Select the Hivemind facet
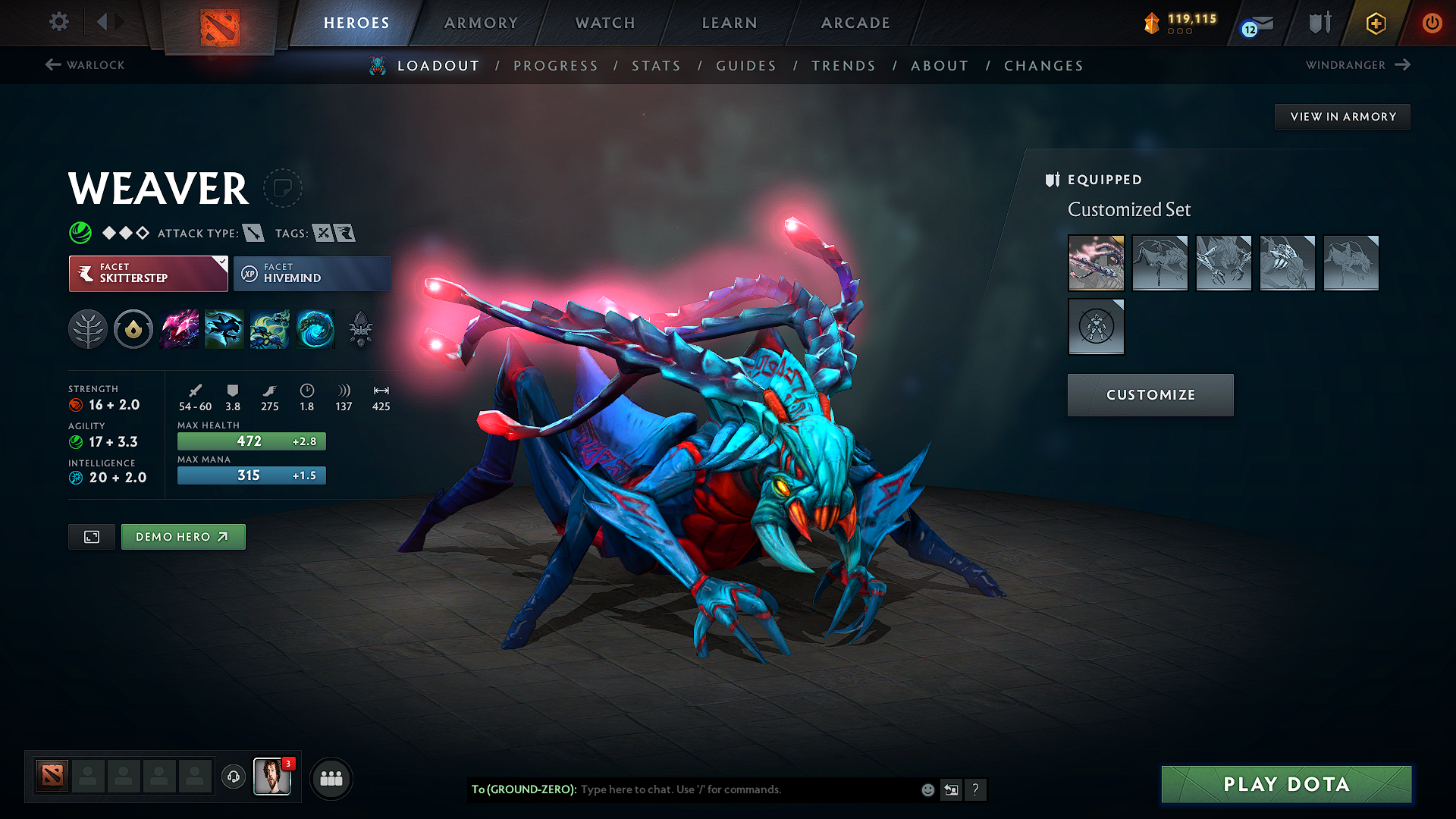The image size is (1456, 819). (312, 273)
